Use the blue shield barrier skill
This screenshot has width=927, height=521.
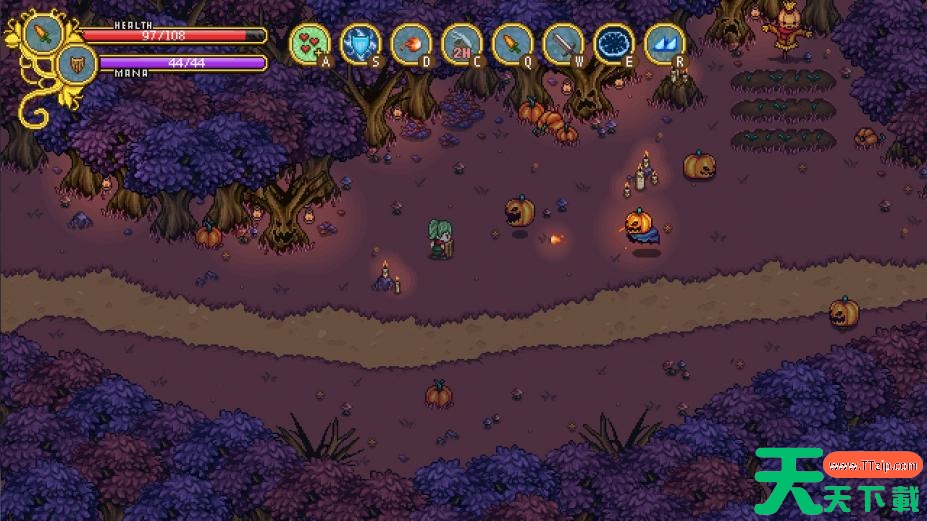[x=360, y=43]
